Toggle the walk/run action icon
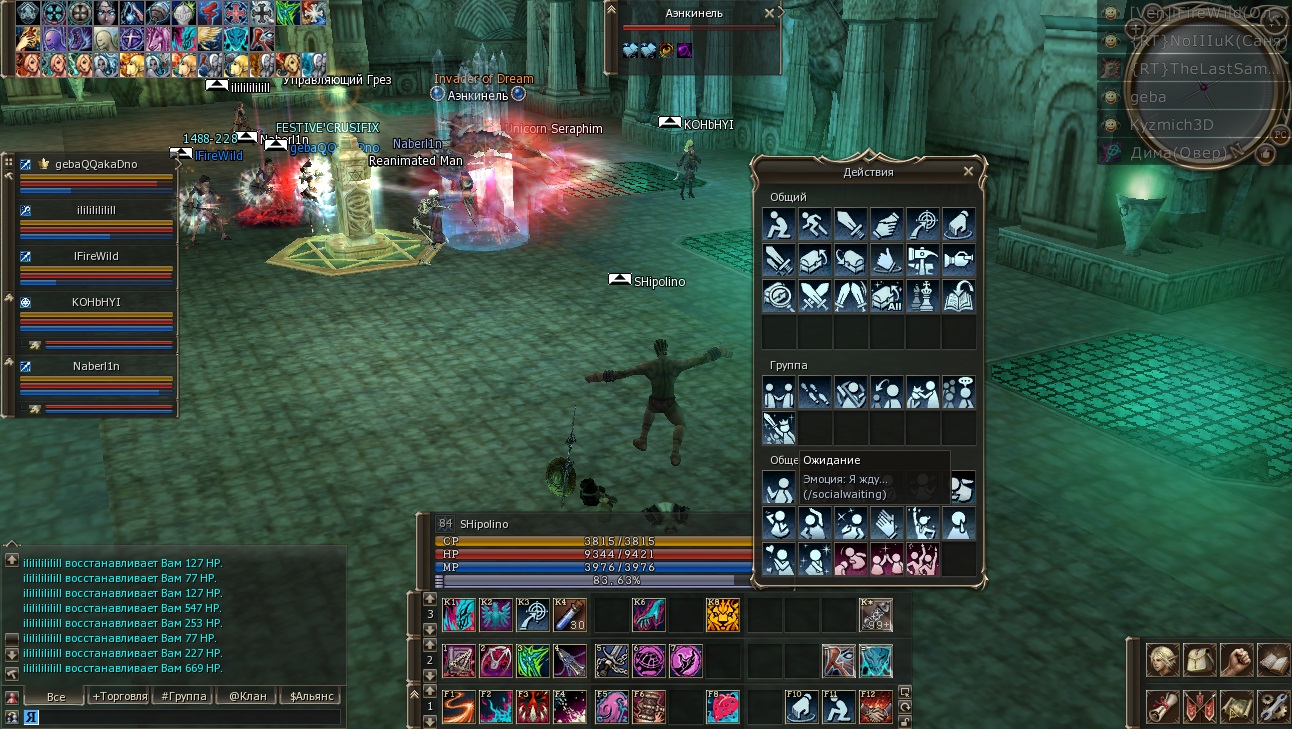This screenshot has height=729, width=1292. pos(815,224)
